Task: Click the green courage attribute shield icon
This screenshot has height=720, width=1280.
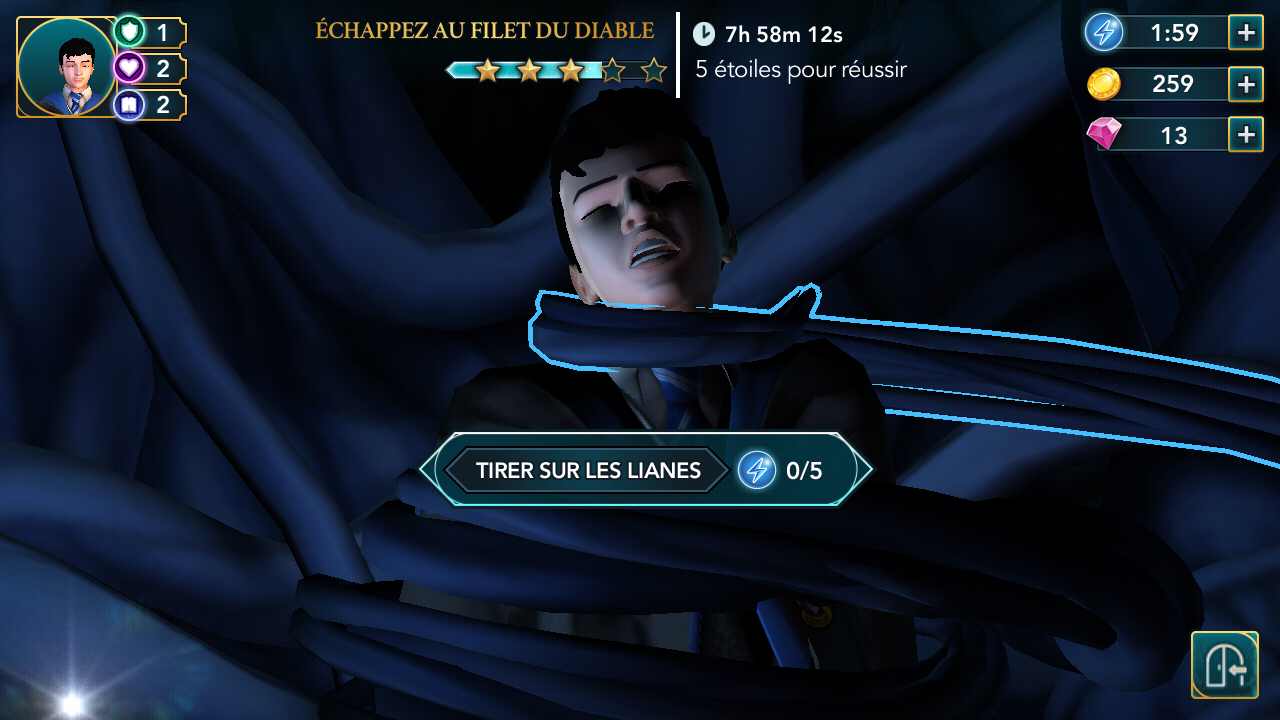Action: click(x=128, y=31)
